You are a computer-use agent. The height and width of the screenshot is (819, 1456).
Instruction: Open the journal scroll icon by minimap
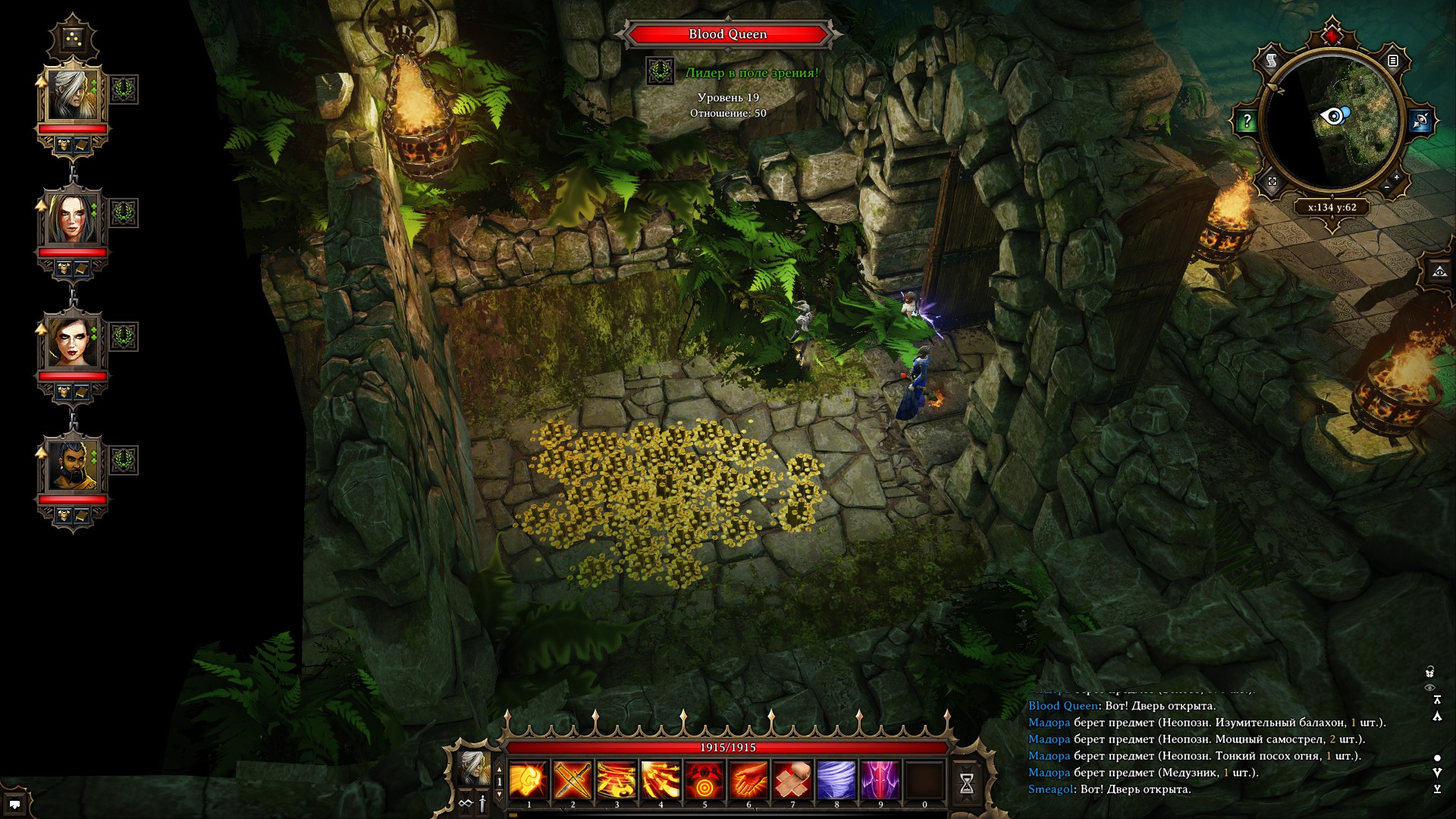(x=1272, y=61)
